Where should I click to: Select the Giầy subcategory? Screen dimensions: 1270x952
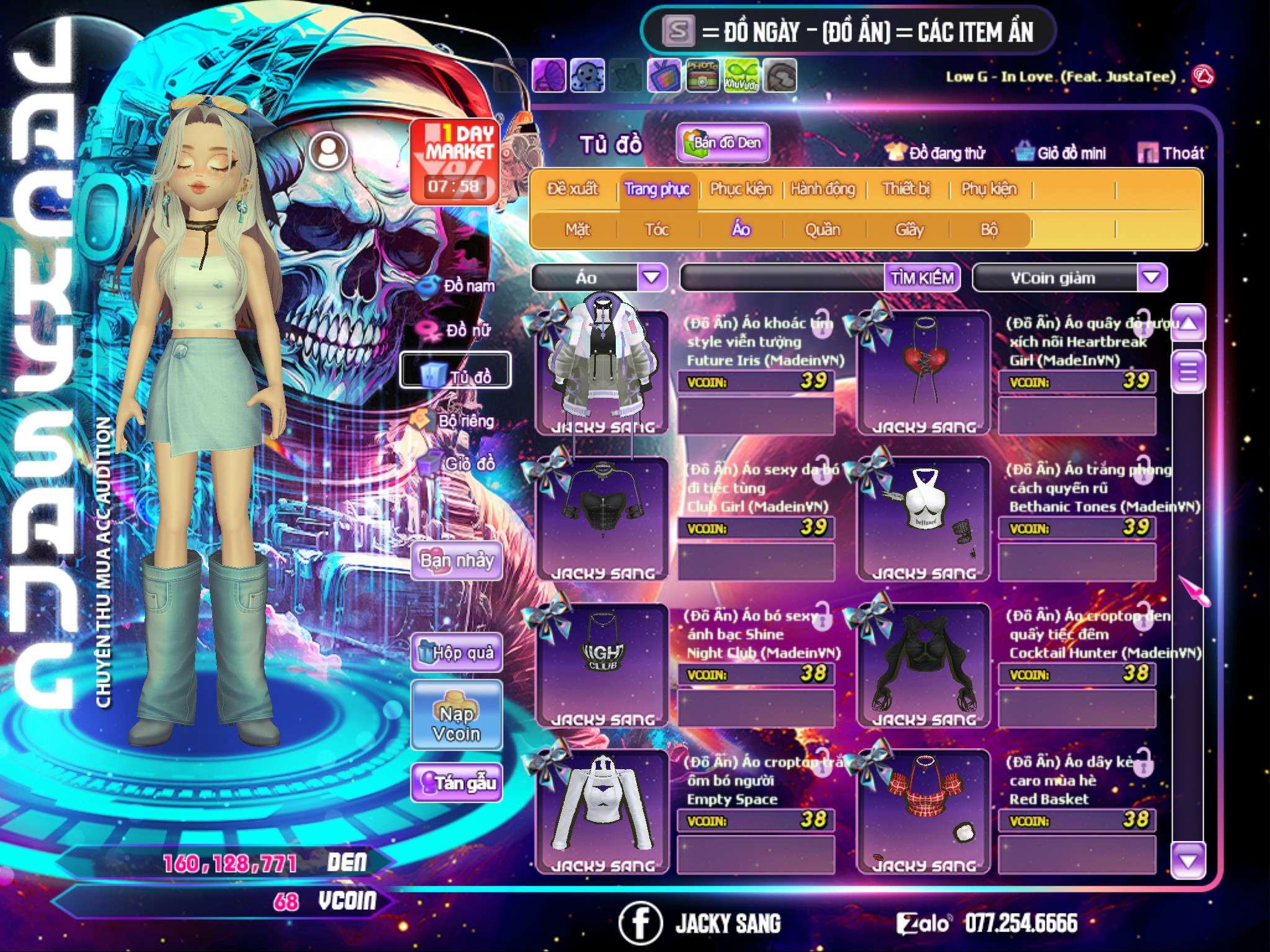(909, 230)
